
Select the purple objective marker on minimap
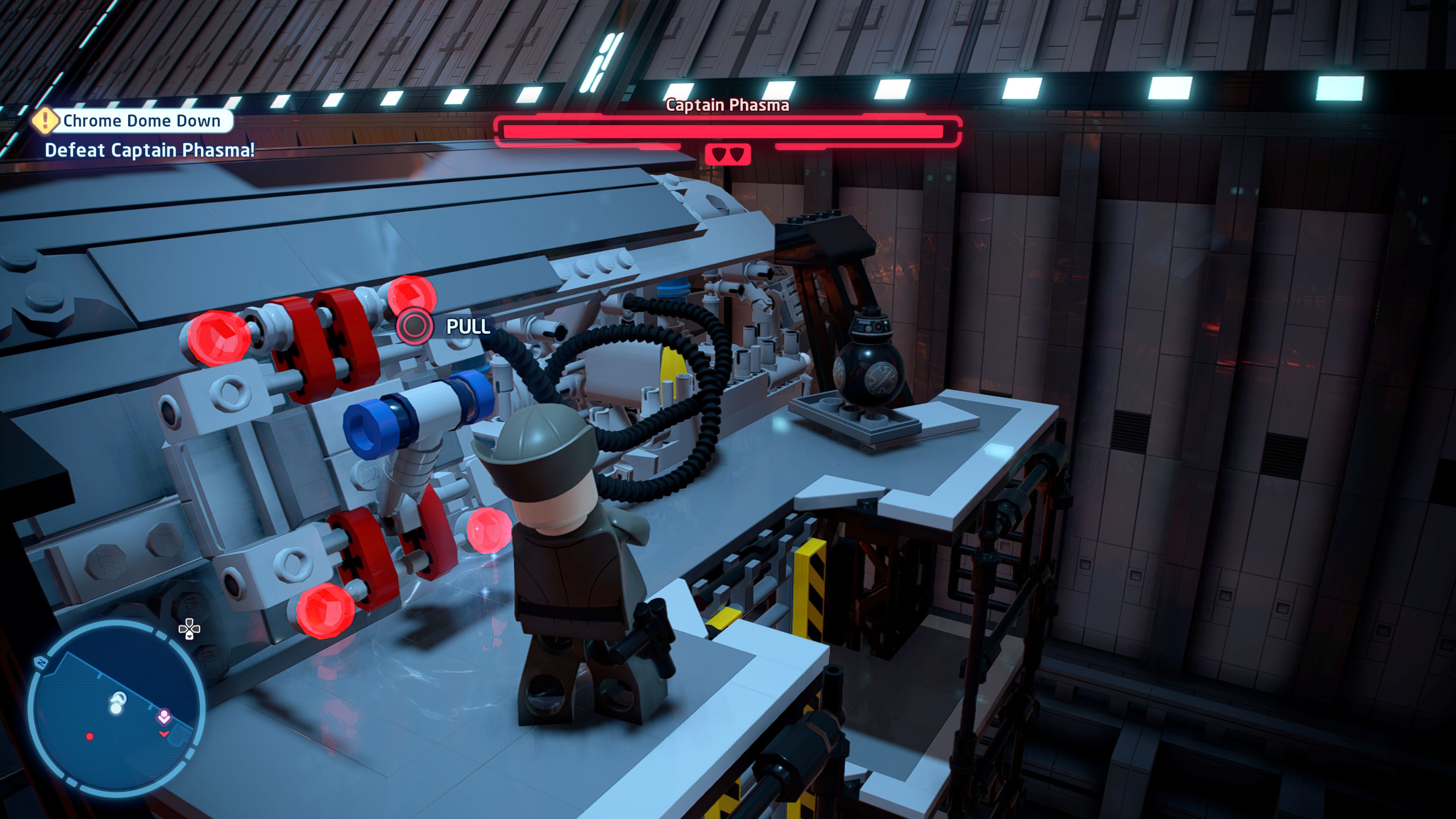click(x=164, y=716)
